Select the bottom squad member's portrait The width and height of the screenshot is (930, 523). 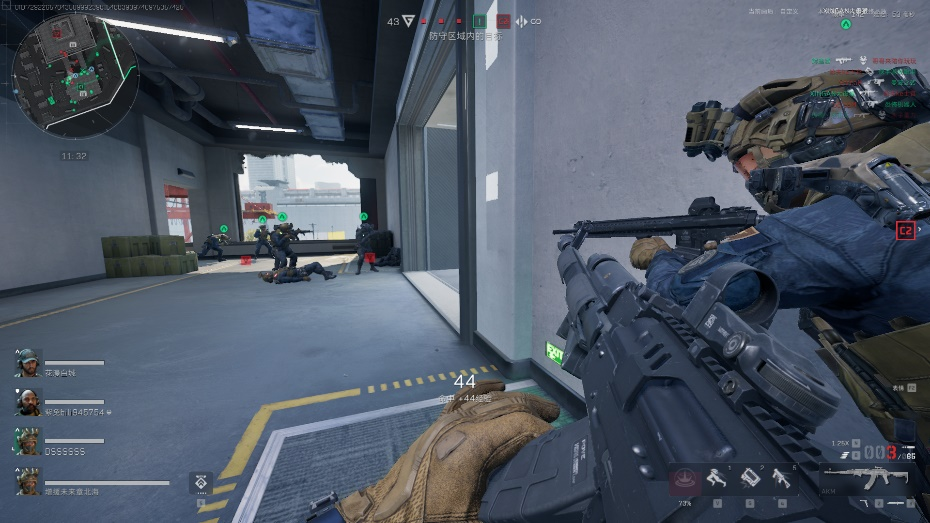(x=28, y=481)
